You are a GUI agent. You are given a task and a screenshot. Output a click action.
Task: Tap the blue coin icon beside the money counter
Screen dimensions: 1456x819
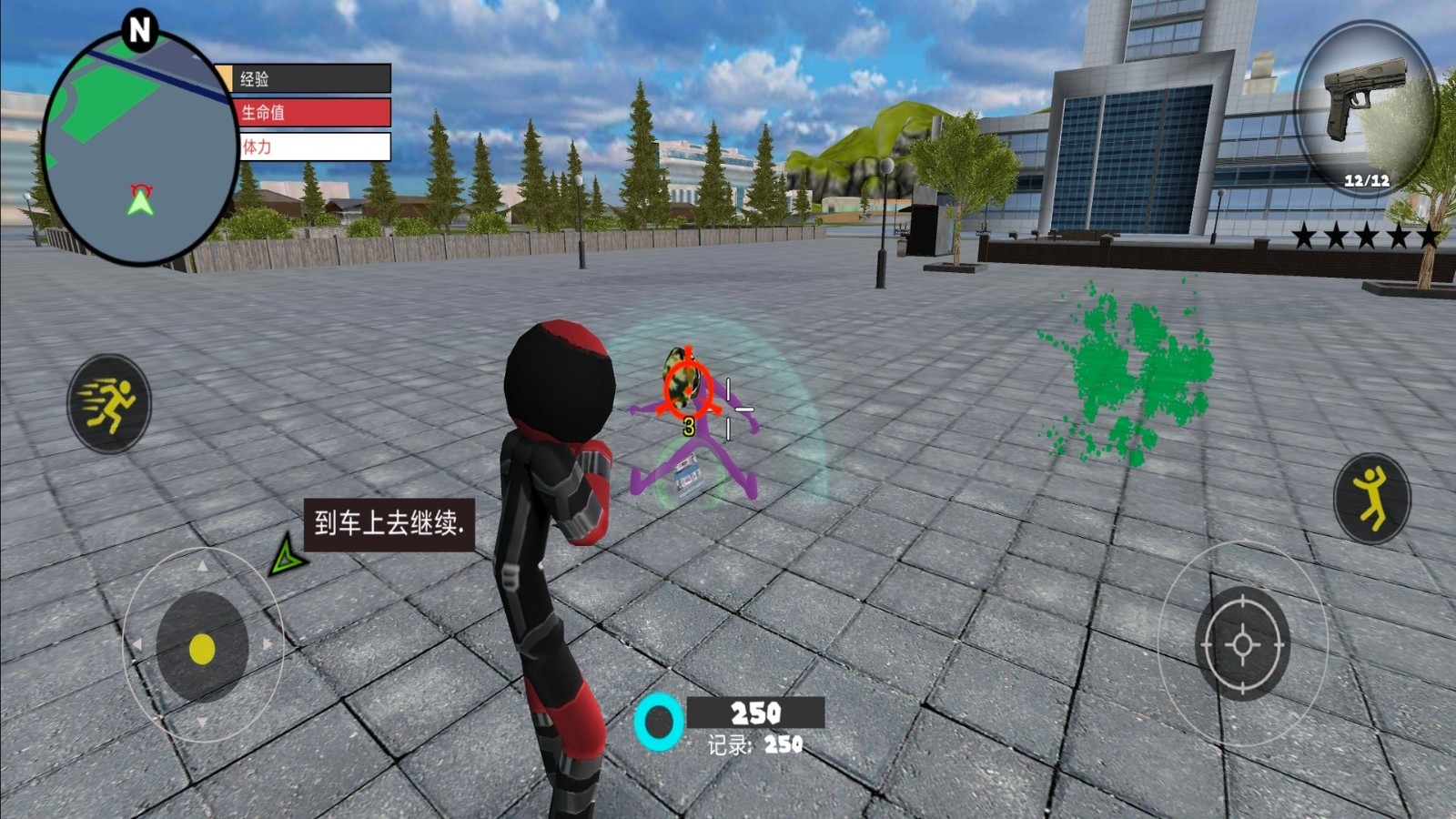point(657,723)
